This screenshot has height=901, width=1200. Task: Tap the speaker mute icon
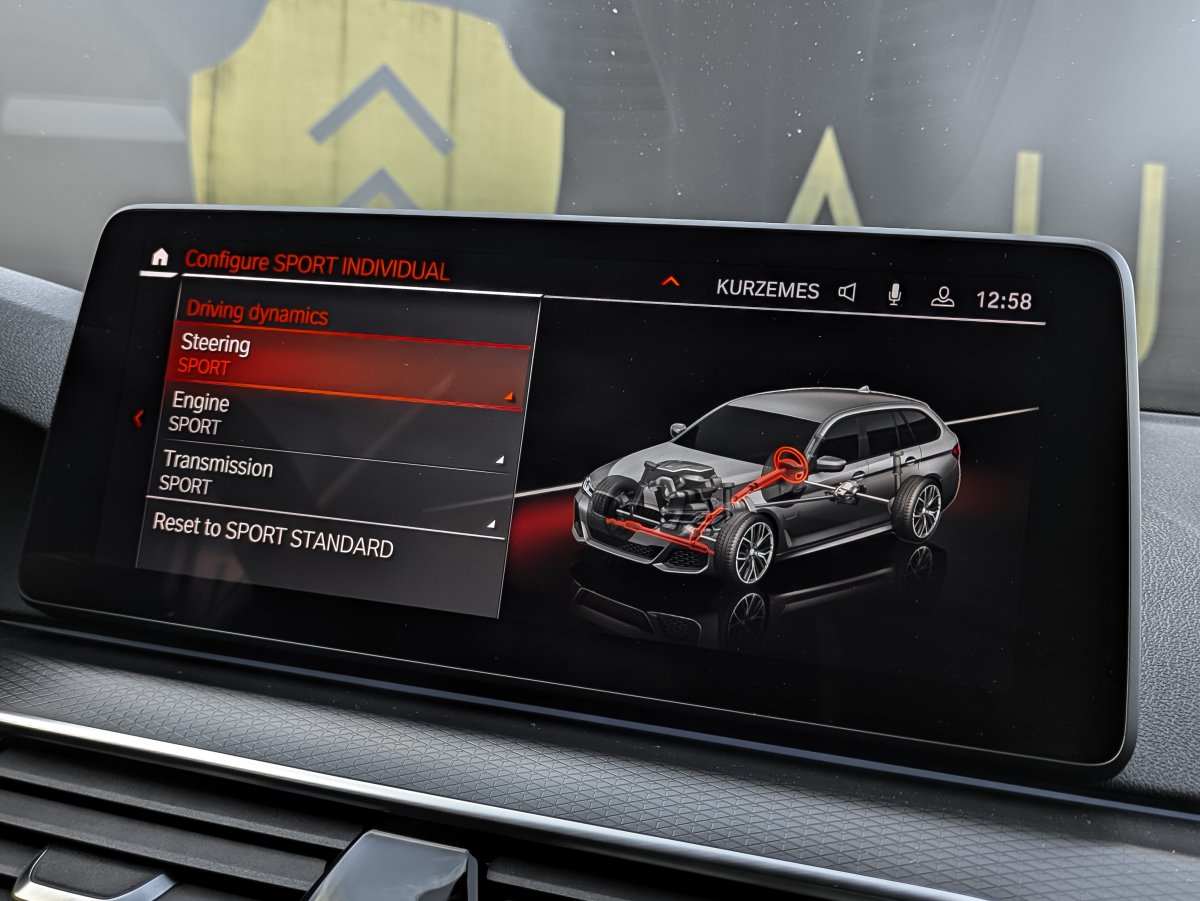tap(847, 292)
